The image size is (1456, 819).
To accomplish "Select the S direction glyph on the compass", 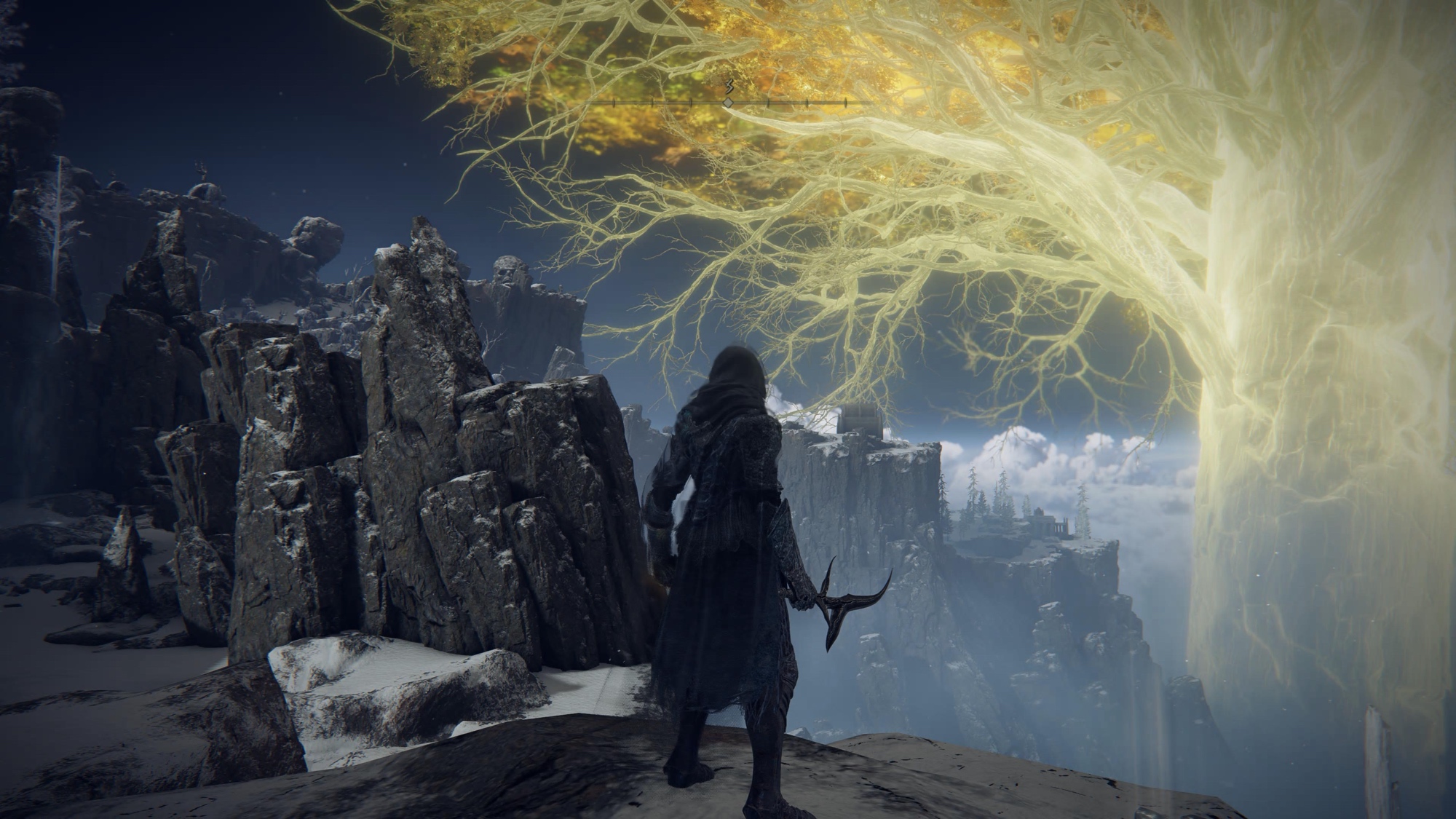I will (729, 87).
